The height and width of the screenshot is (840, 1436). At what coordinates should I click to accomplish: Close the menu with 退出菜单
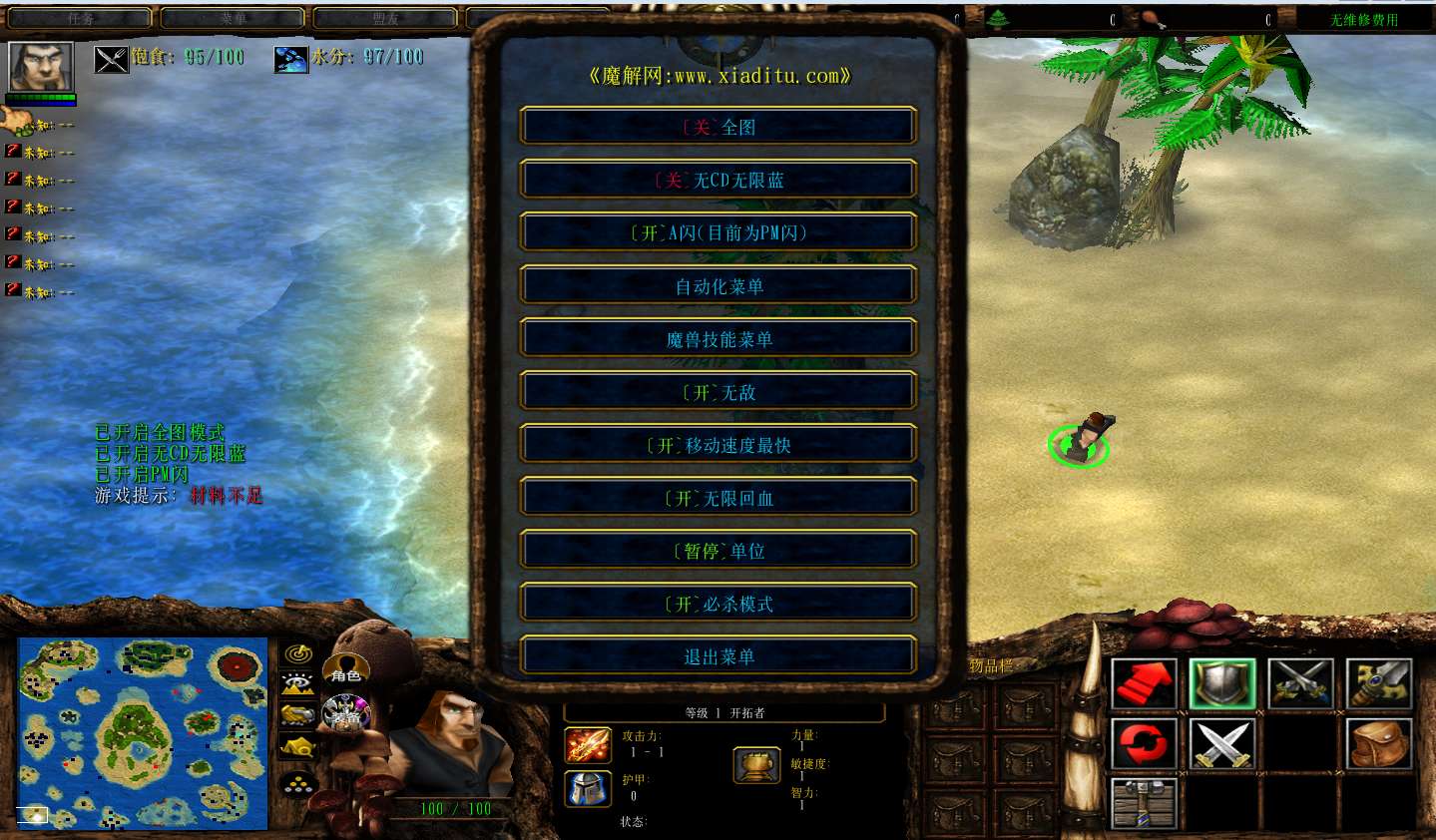[718, 656]
